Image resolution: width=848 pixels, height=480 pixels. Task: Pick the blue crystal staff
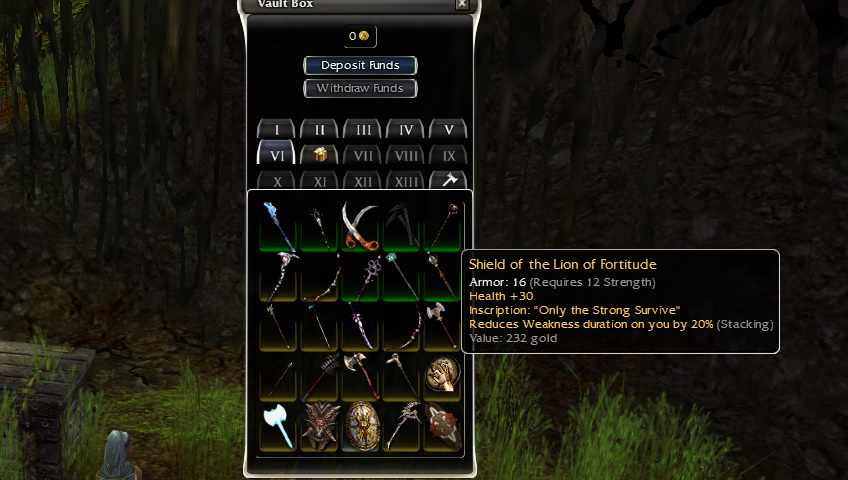(x=278, y=225)
